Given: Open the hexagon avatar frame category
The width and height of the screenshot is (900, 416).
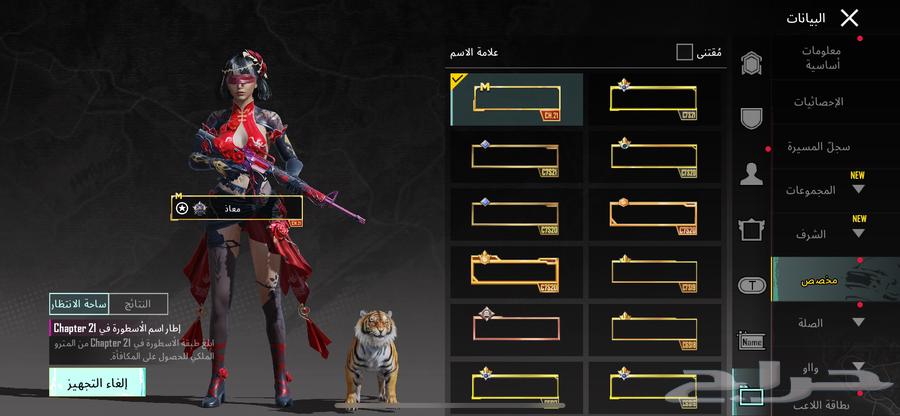Looking at the screenshot, I should tap(752, 65).
